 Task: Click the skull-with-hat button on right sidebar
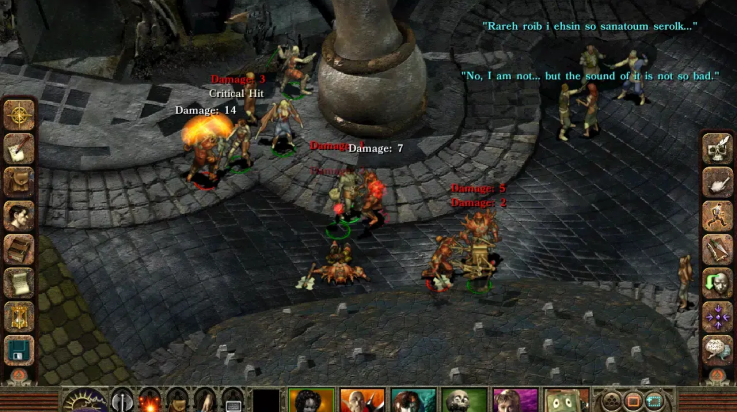[717, 148]
